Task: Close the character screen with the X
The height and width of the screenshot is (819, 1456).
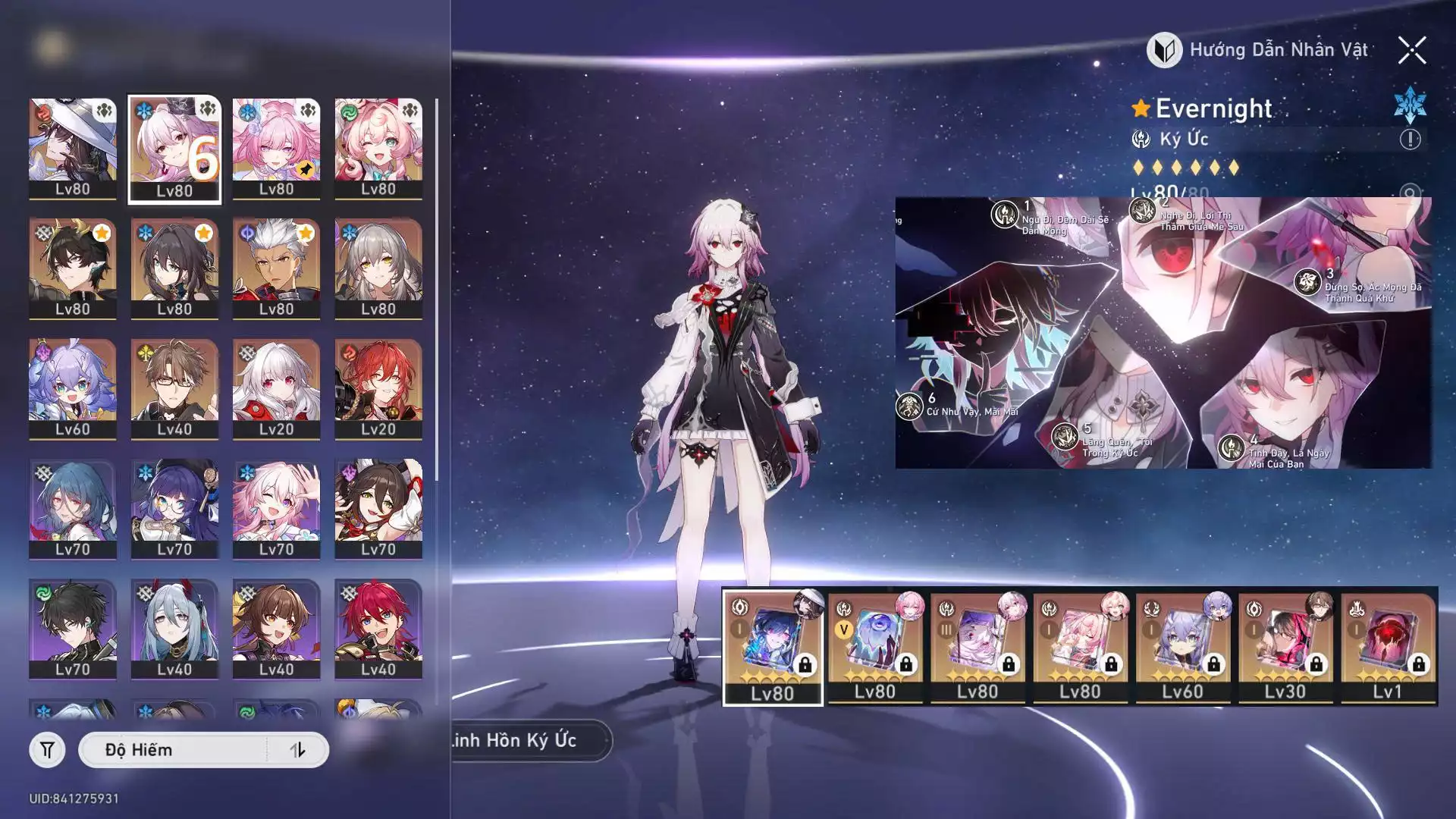Action: 1411,51
